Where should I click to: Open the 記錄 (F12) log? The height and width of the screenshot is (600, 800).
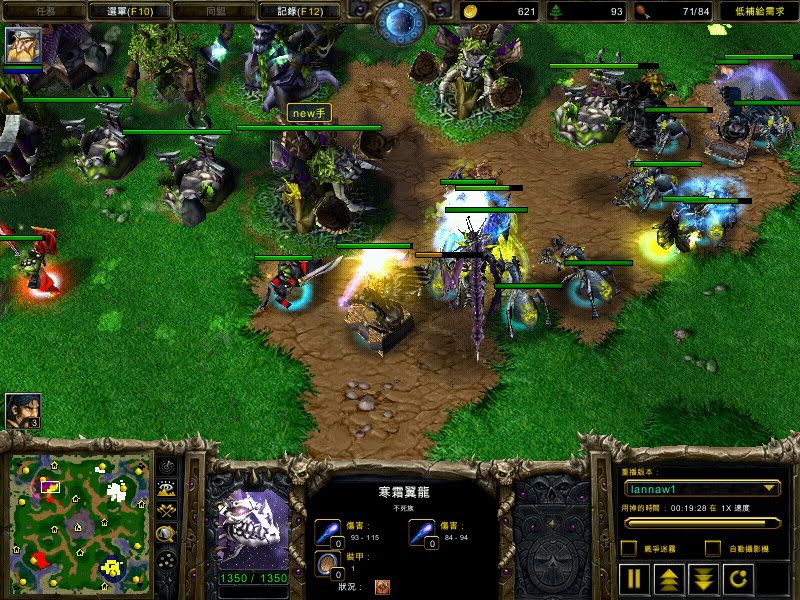[x=291, y=11]
